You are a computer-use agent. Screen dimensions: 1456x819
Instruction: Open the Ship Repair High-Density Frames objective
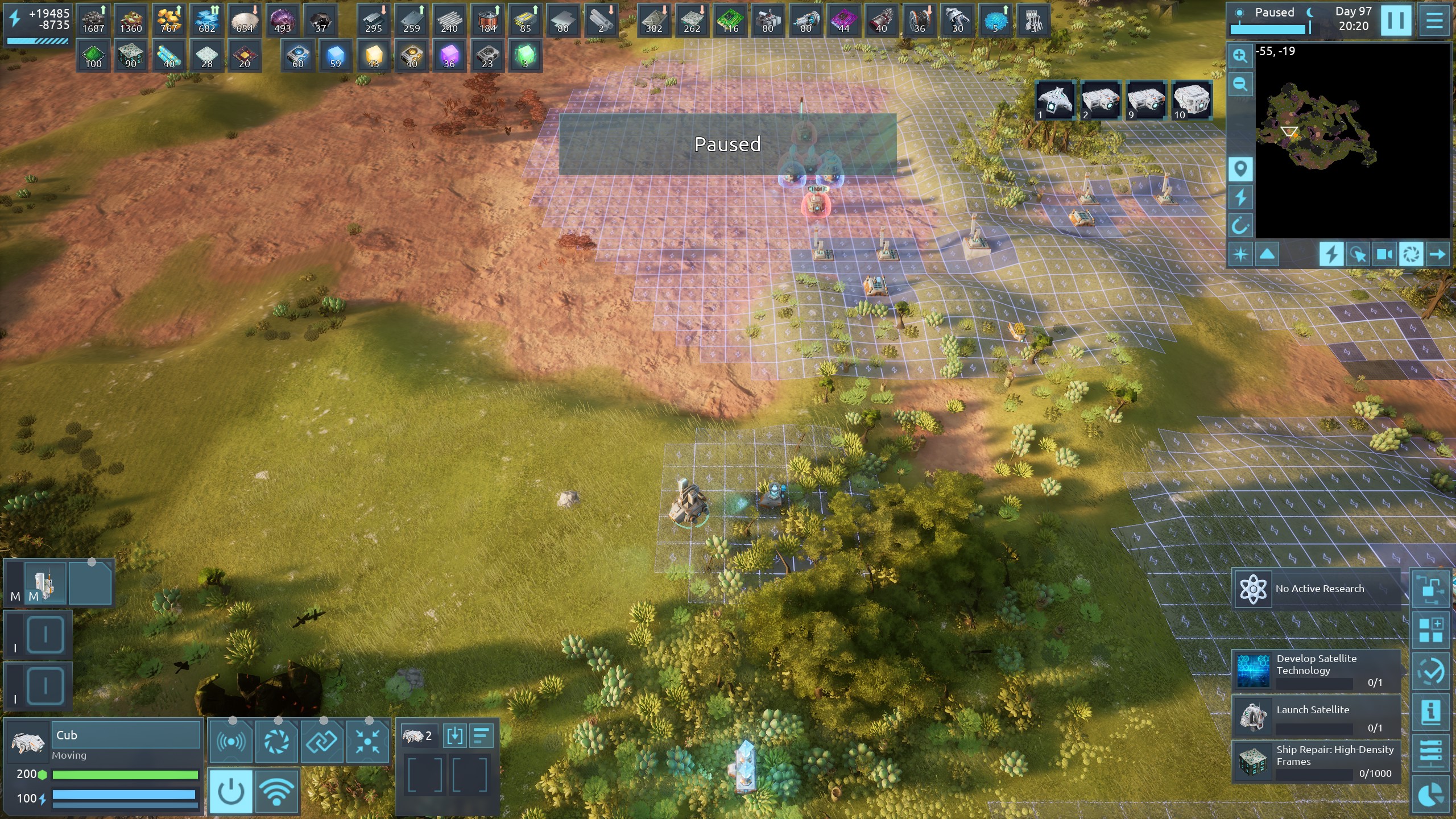(1316, 762)
